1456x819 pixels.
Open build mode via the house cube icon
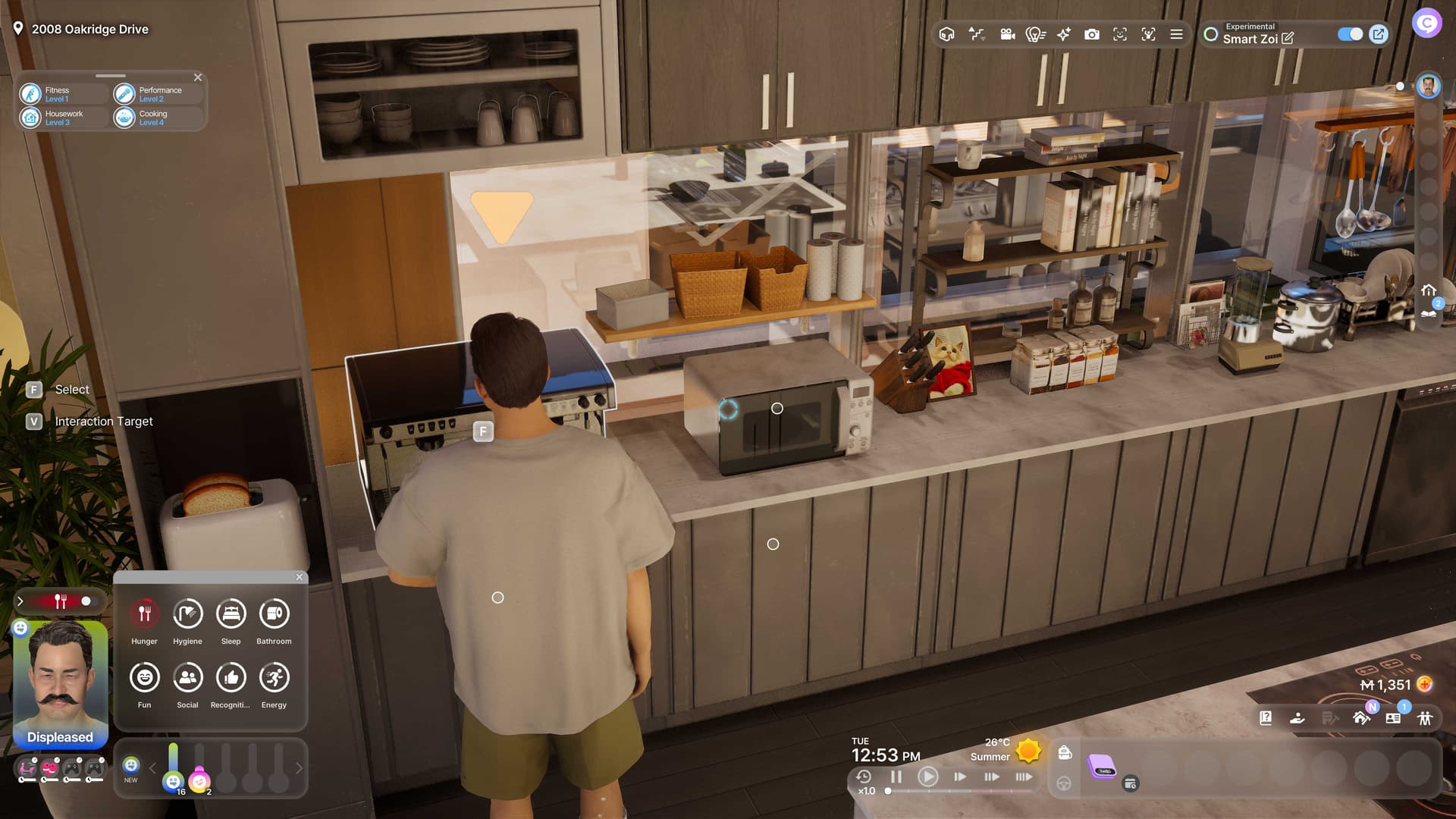[946, 34]
